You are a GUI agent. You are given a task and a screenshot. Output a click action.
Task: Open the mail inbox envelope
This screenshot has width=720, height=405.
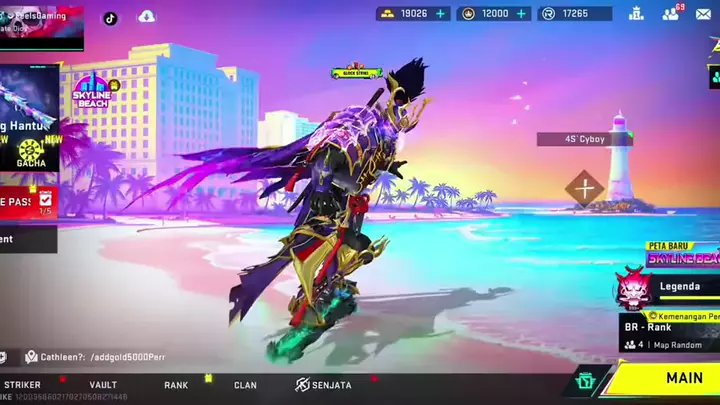coord(704,14)
